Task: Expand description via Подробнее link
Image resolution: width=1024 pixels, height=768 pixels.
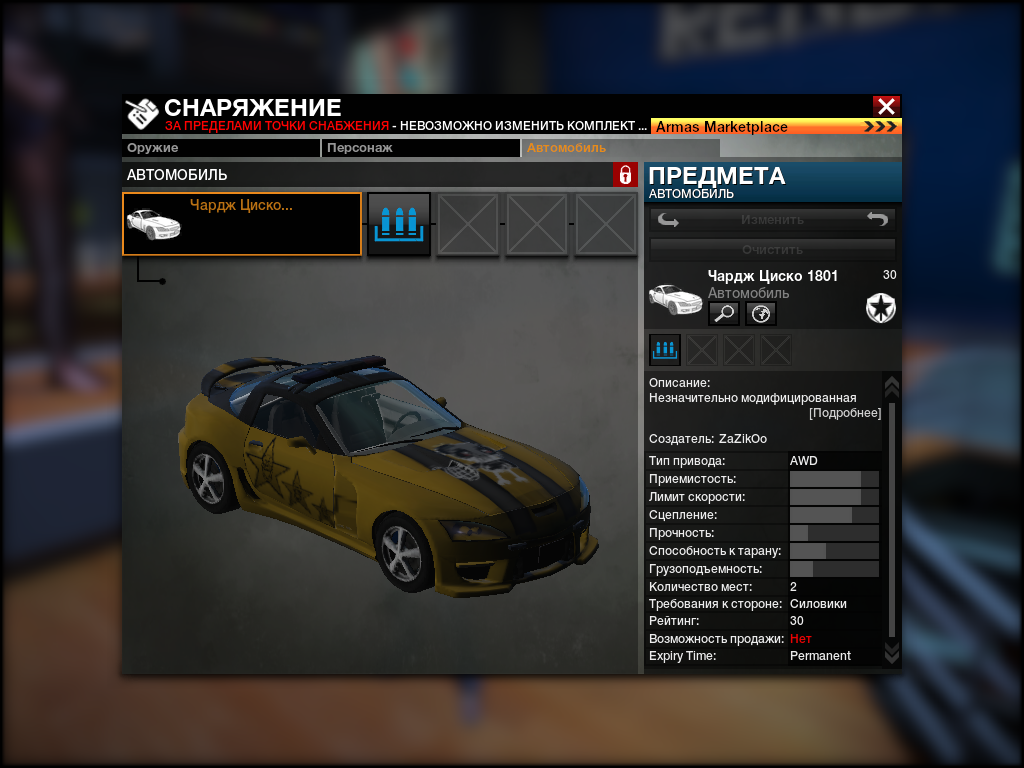Action: tap(845, 413)
